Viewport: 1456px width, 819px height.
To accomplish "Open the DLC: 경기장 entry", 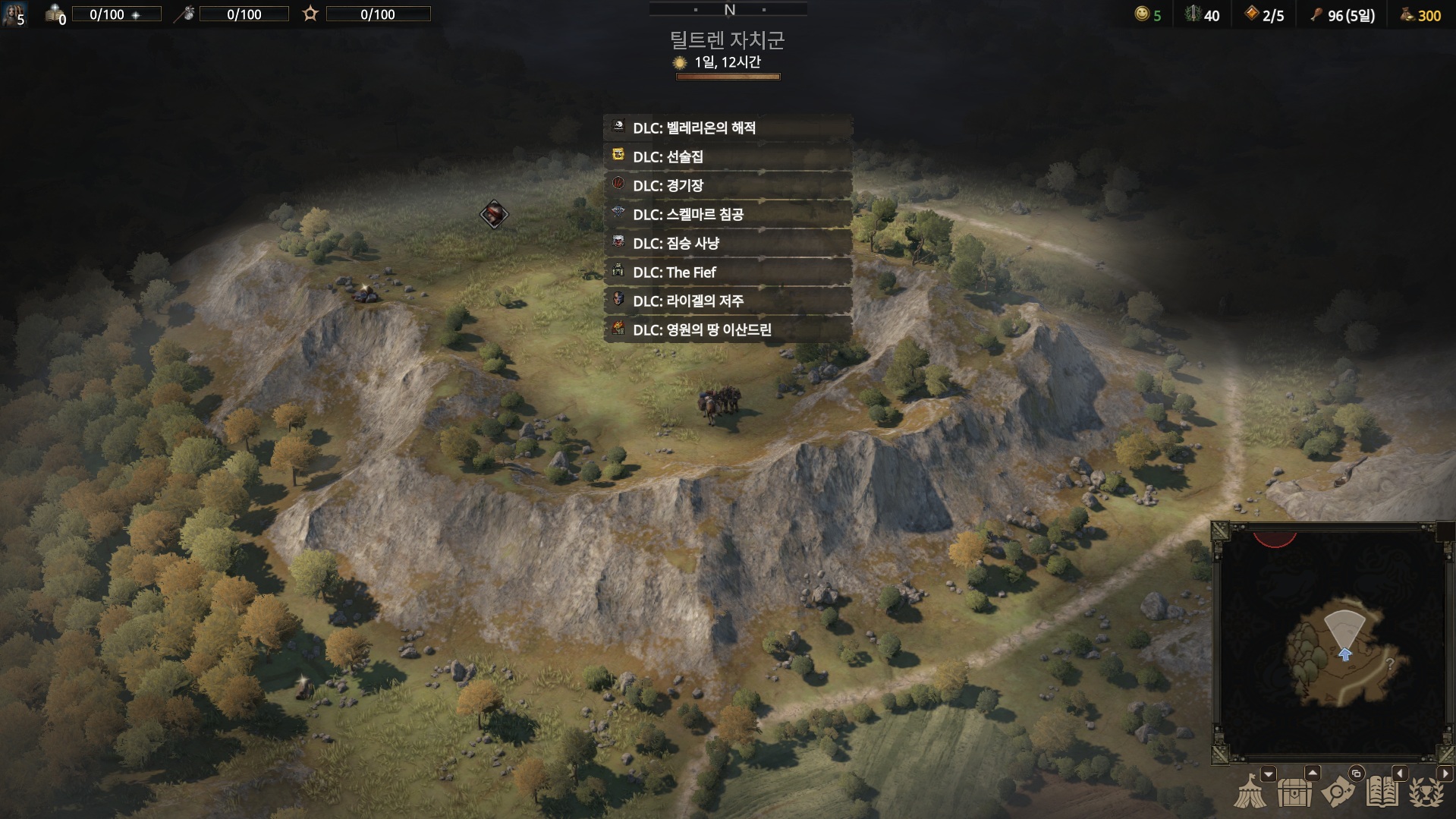I will pos(727,186).
